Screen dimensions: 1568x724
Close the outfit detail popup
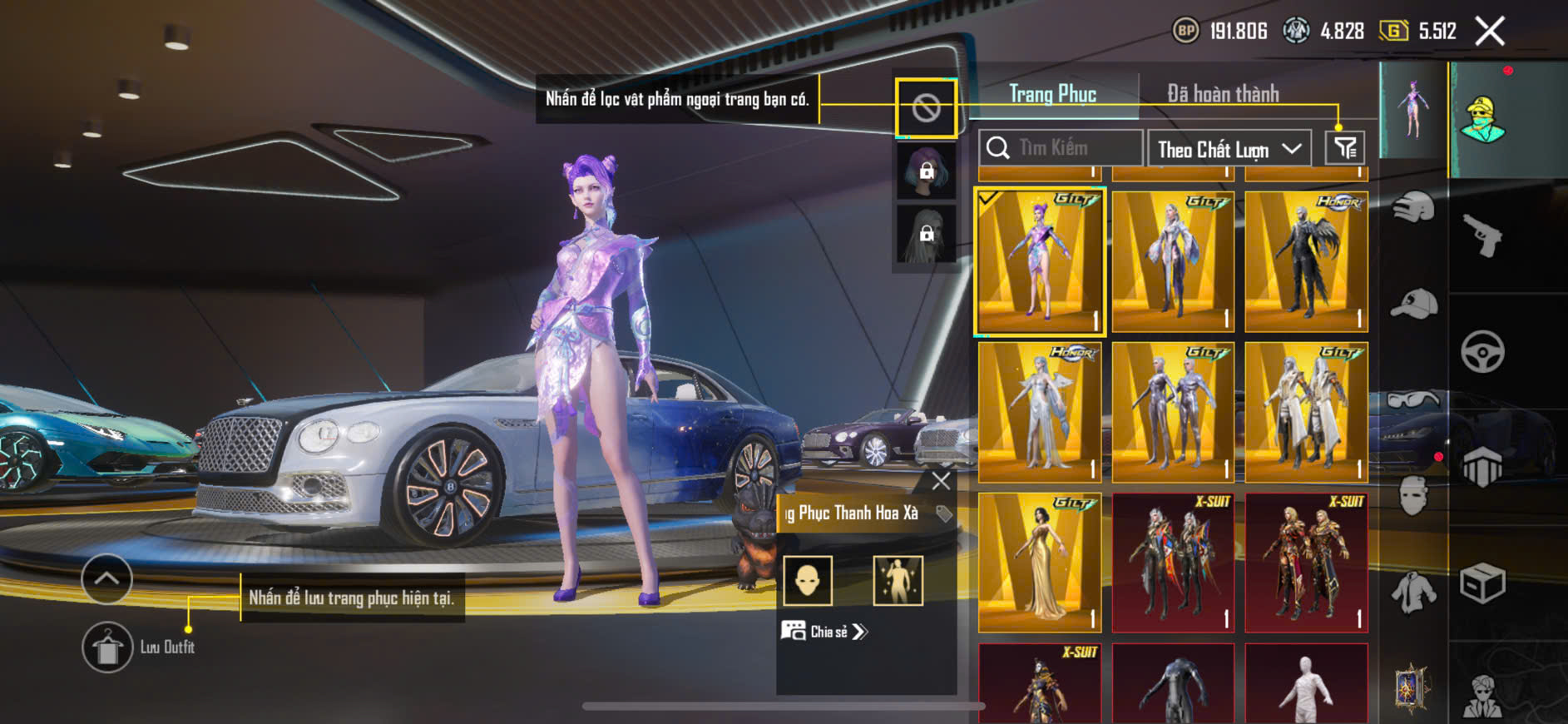click(941, 481)
